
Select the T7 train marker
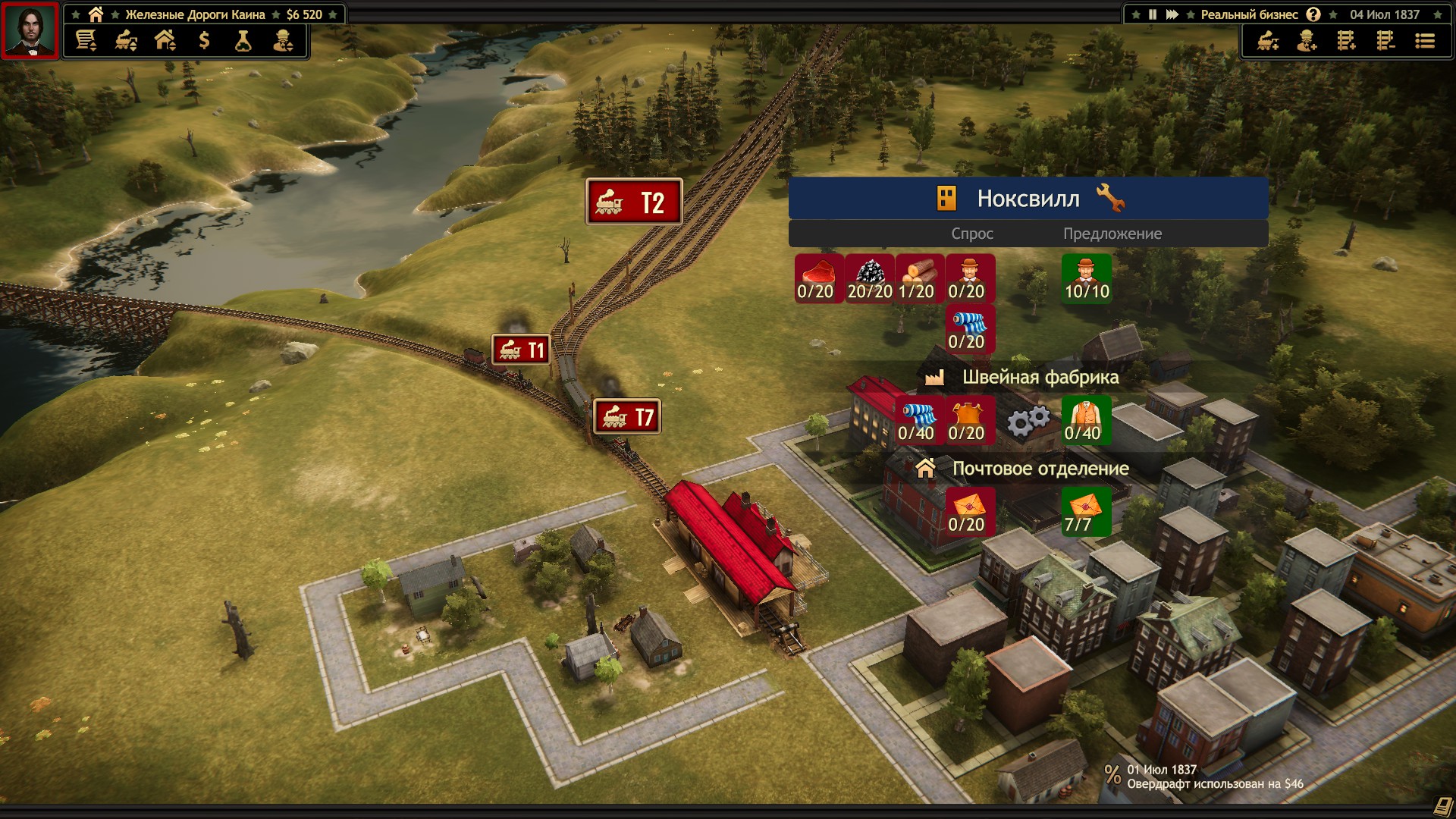pos(627,416)
